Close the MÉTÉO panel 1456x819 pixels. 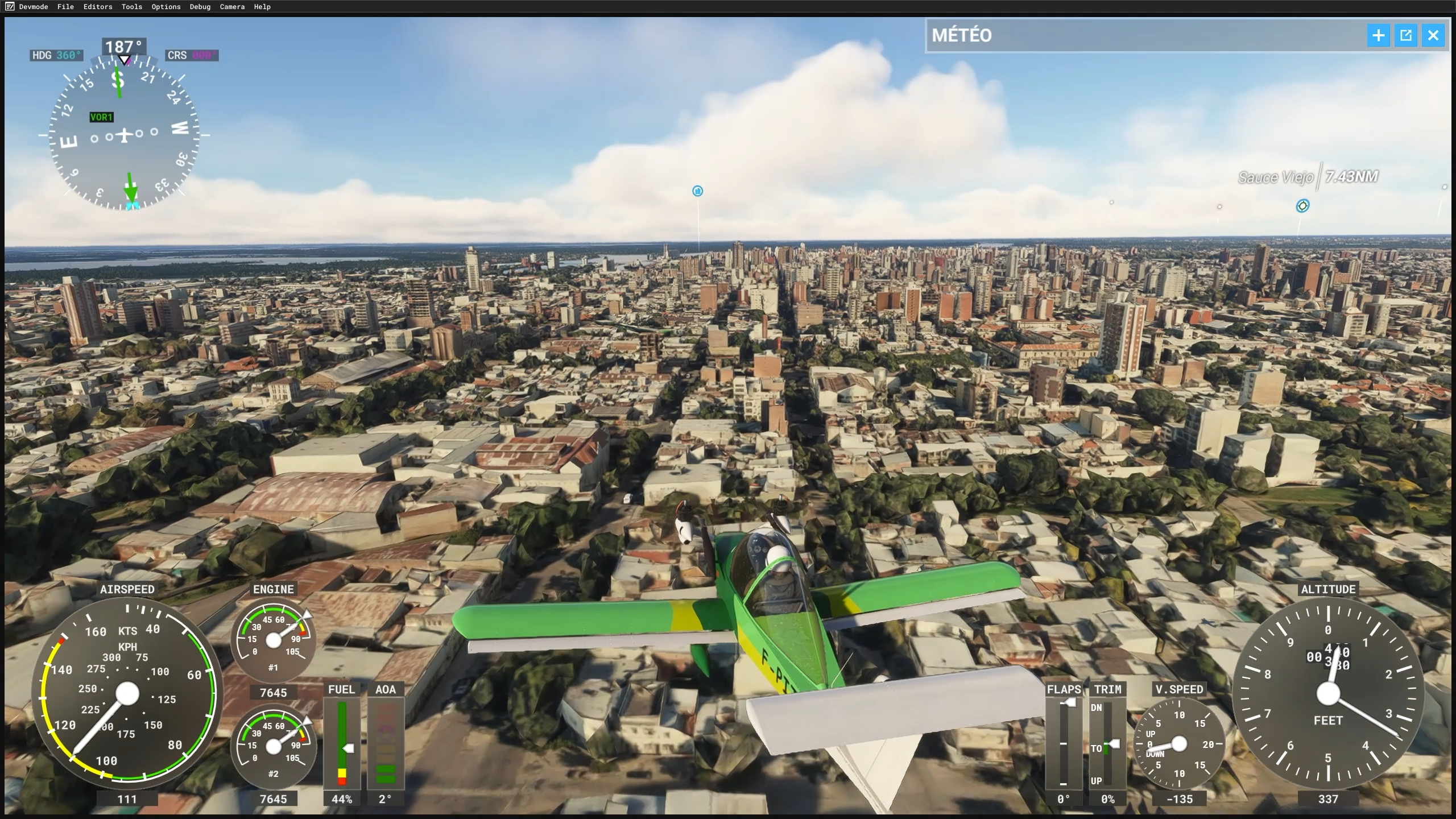[x=1433, y=36]
